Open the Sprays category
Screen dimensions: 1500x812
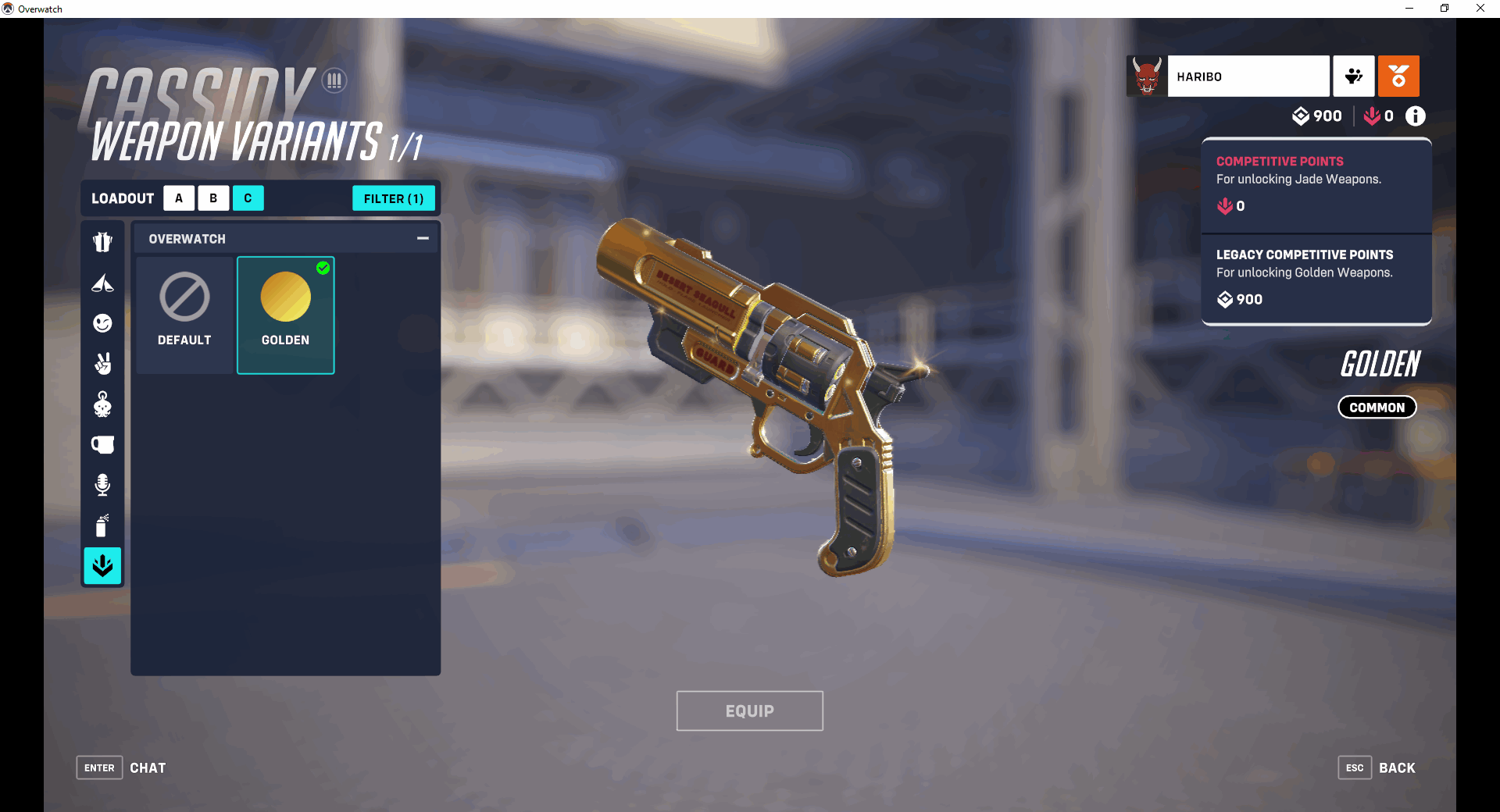point(102,525)
